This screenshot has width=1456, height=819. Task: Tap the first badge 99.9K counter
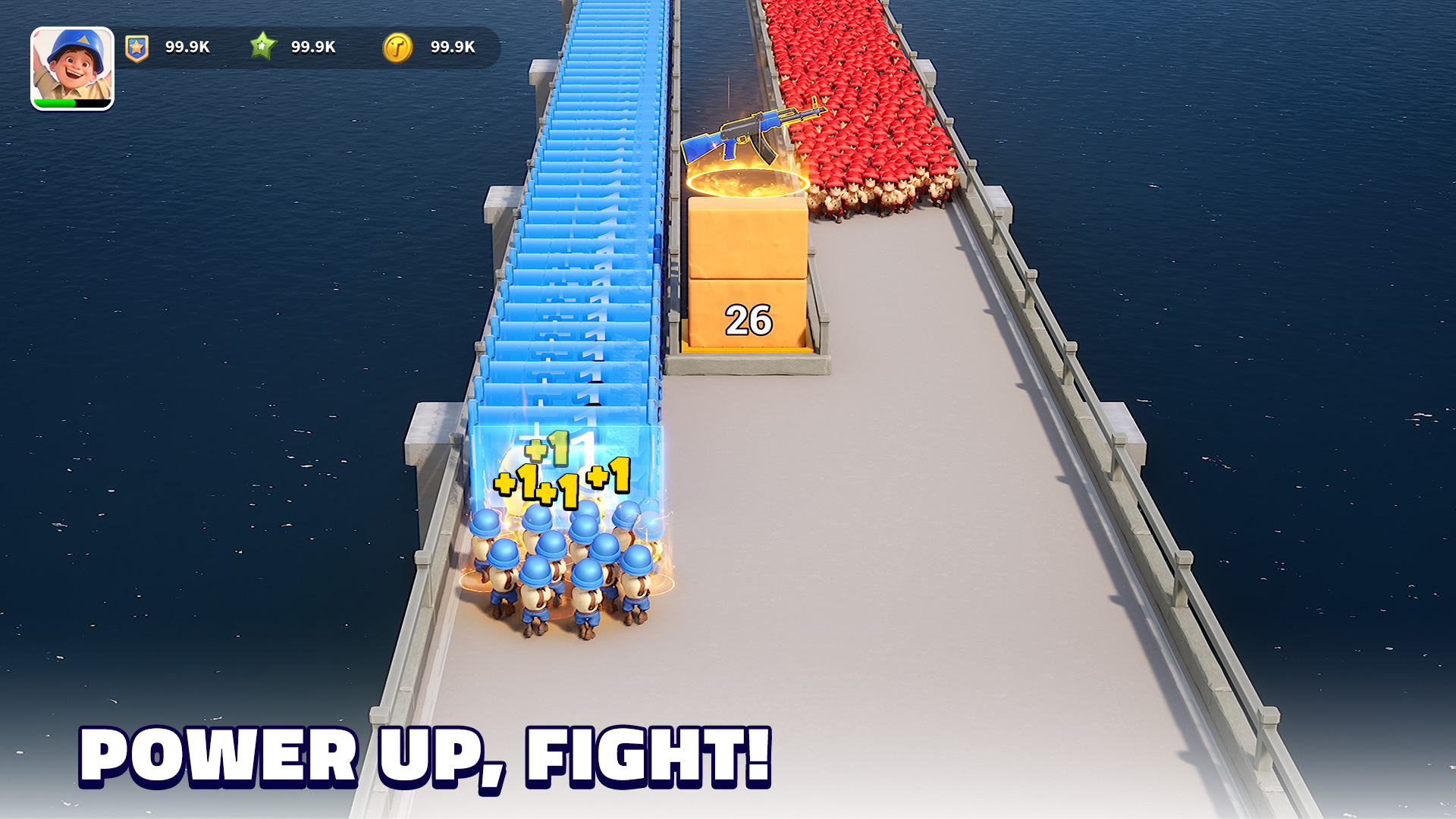(x=187, y=46)
